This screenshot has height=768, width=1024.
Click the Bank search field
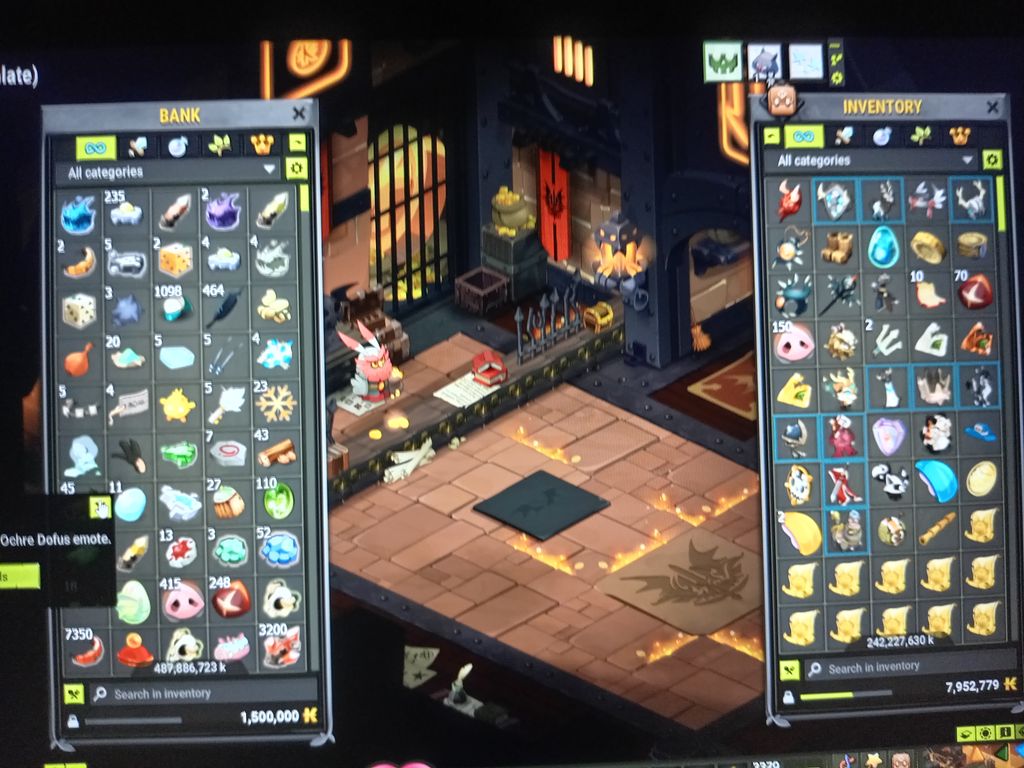coord(200,693)
